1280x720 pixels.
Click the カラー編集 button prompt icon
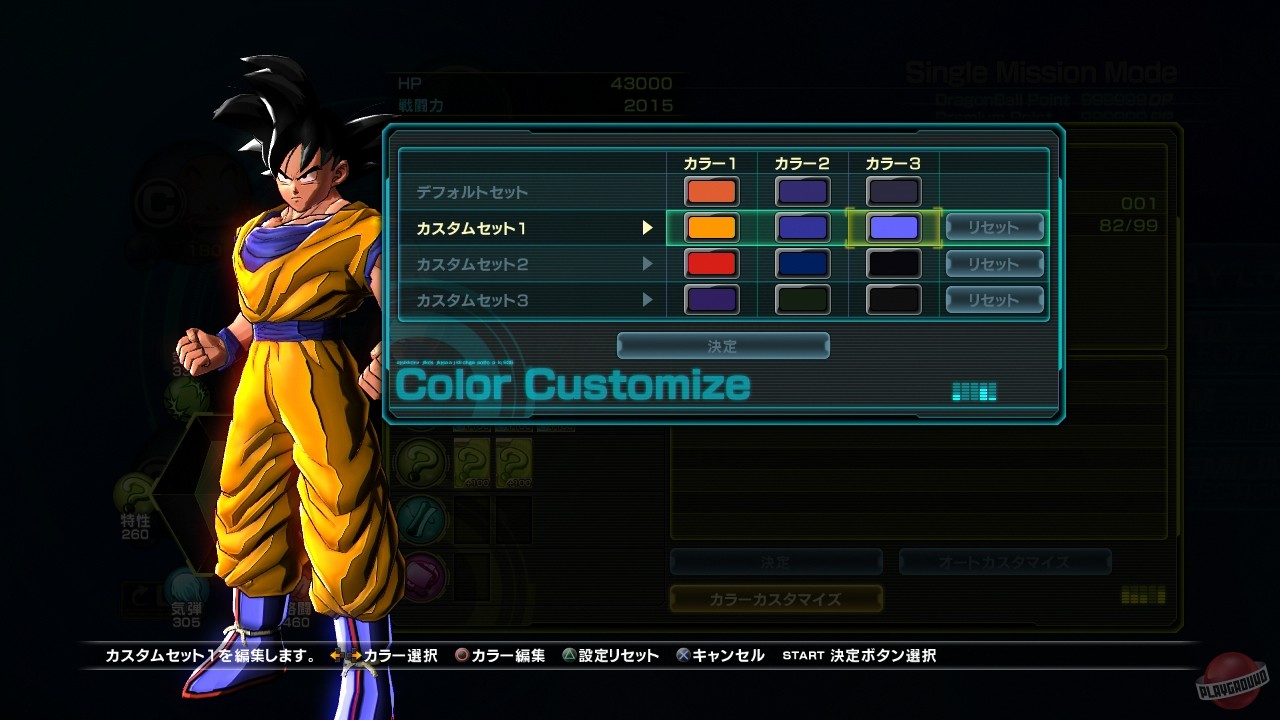tap(460, 656)
